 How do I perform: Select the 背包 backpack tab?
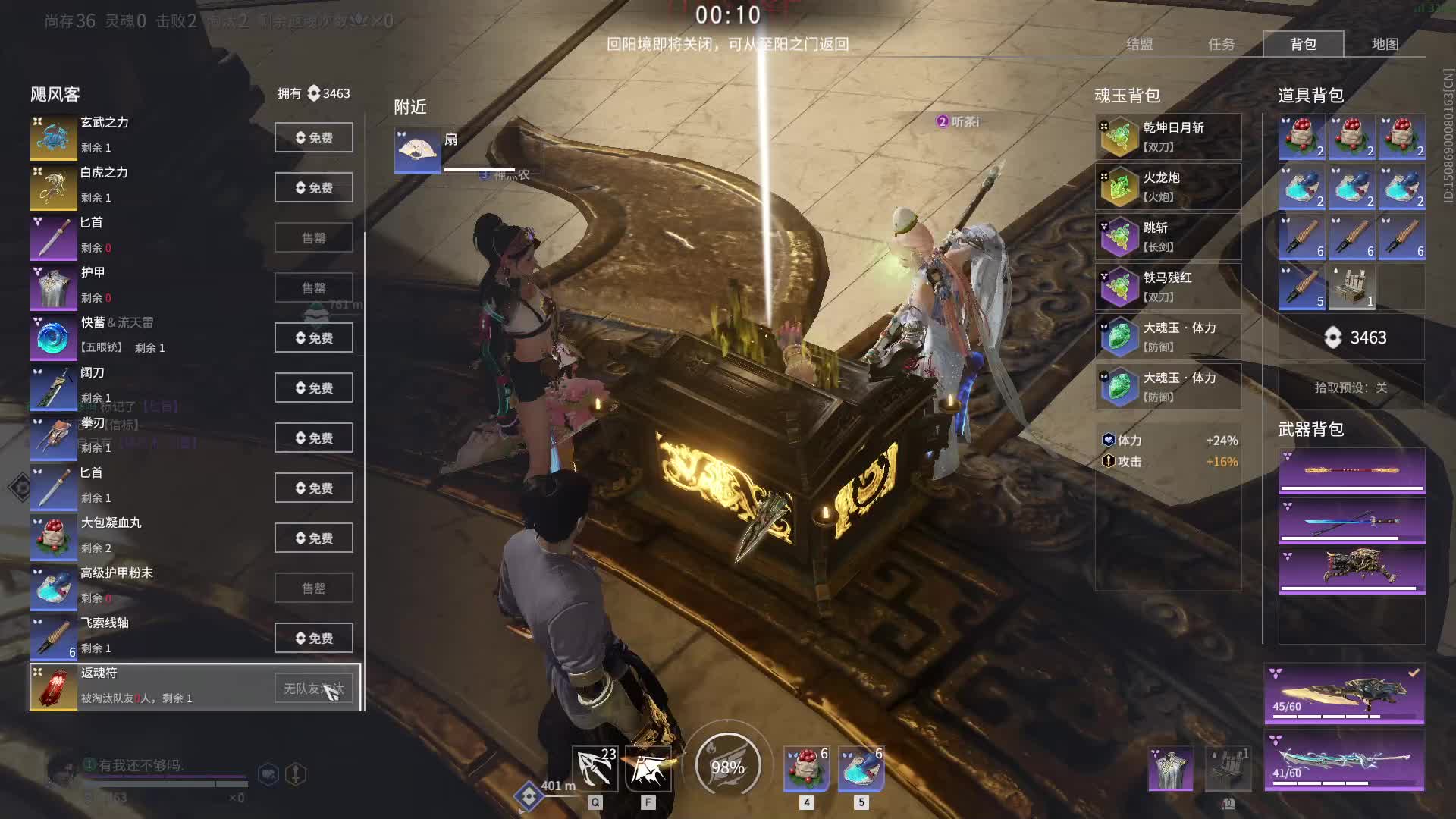1303,44
